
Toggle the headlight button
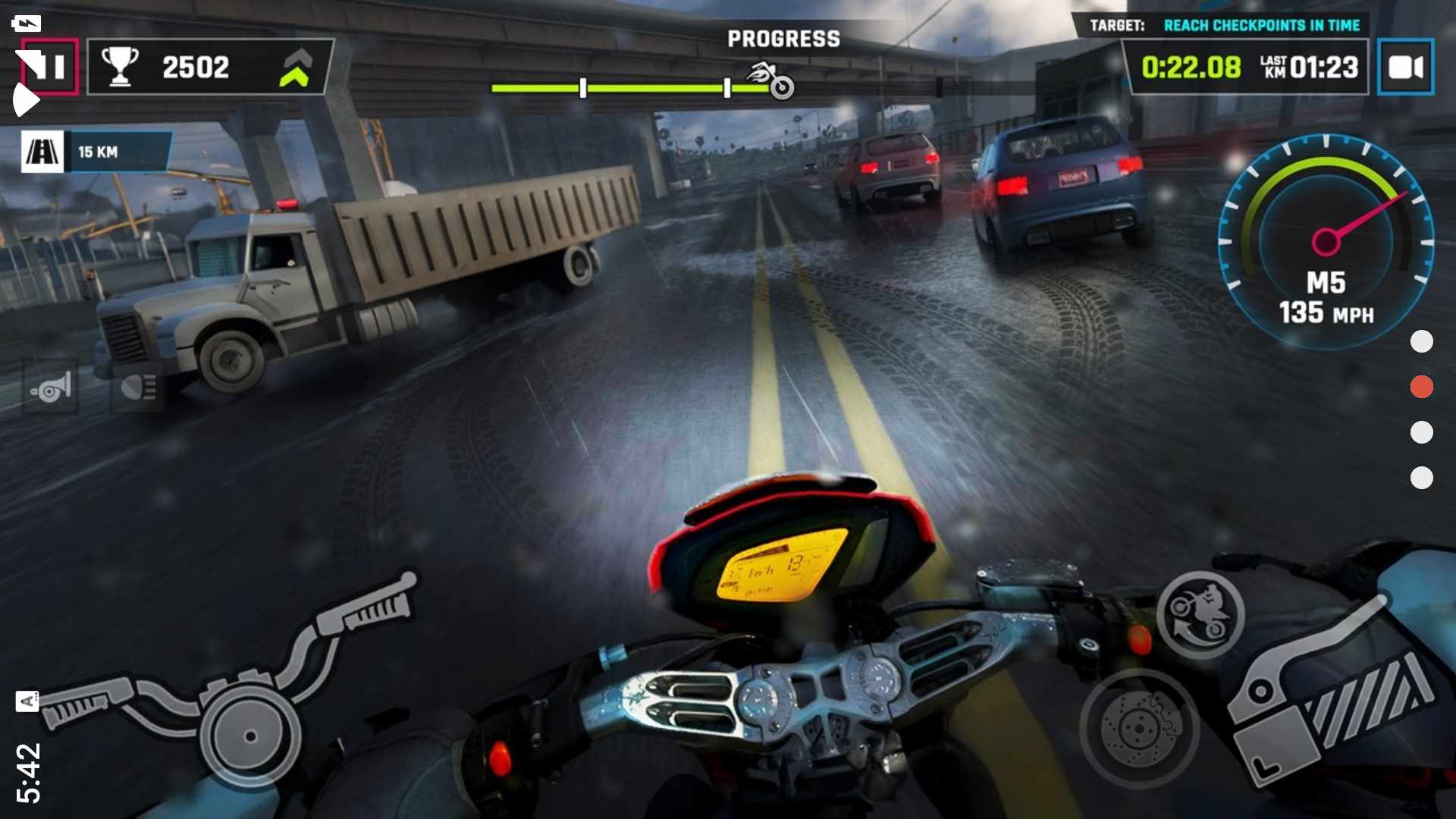click(x=138, y=388)
